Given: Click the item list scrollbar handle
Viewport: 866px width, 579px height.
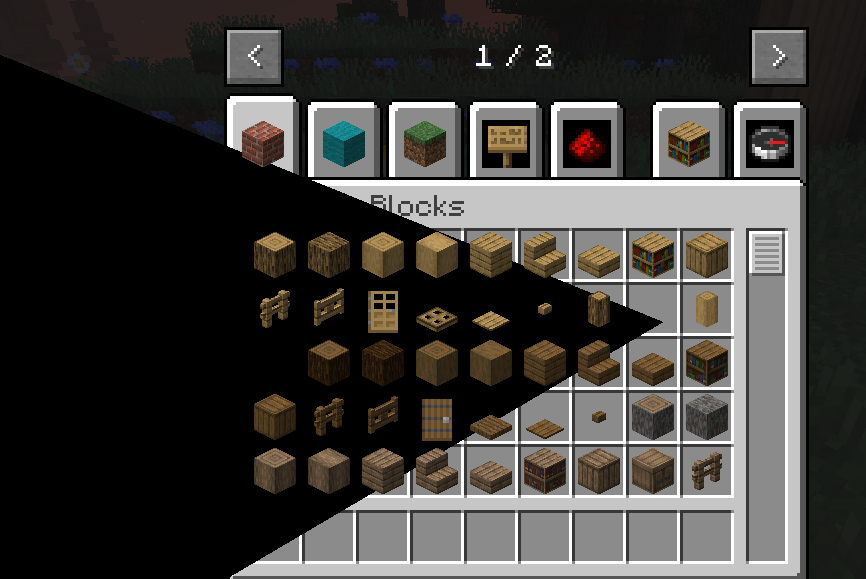Looking at the screenshot, I should tap(767, 252).
